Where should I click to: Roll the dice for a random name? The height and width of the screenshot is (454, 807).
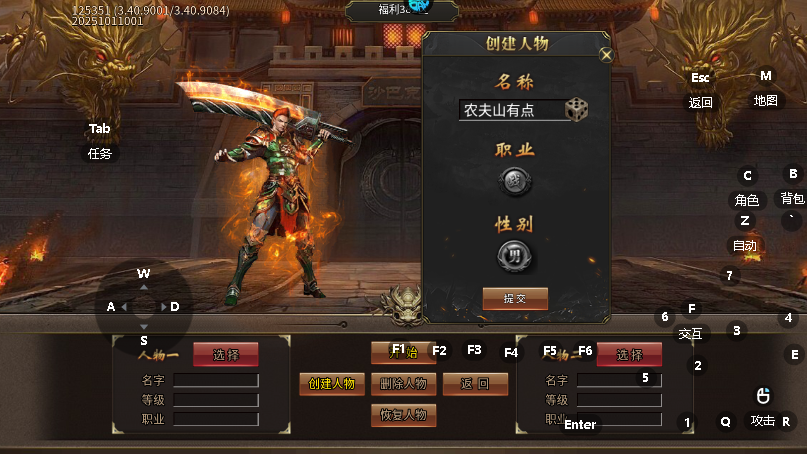577,109
